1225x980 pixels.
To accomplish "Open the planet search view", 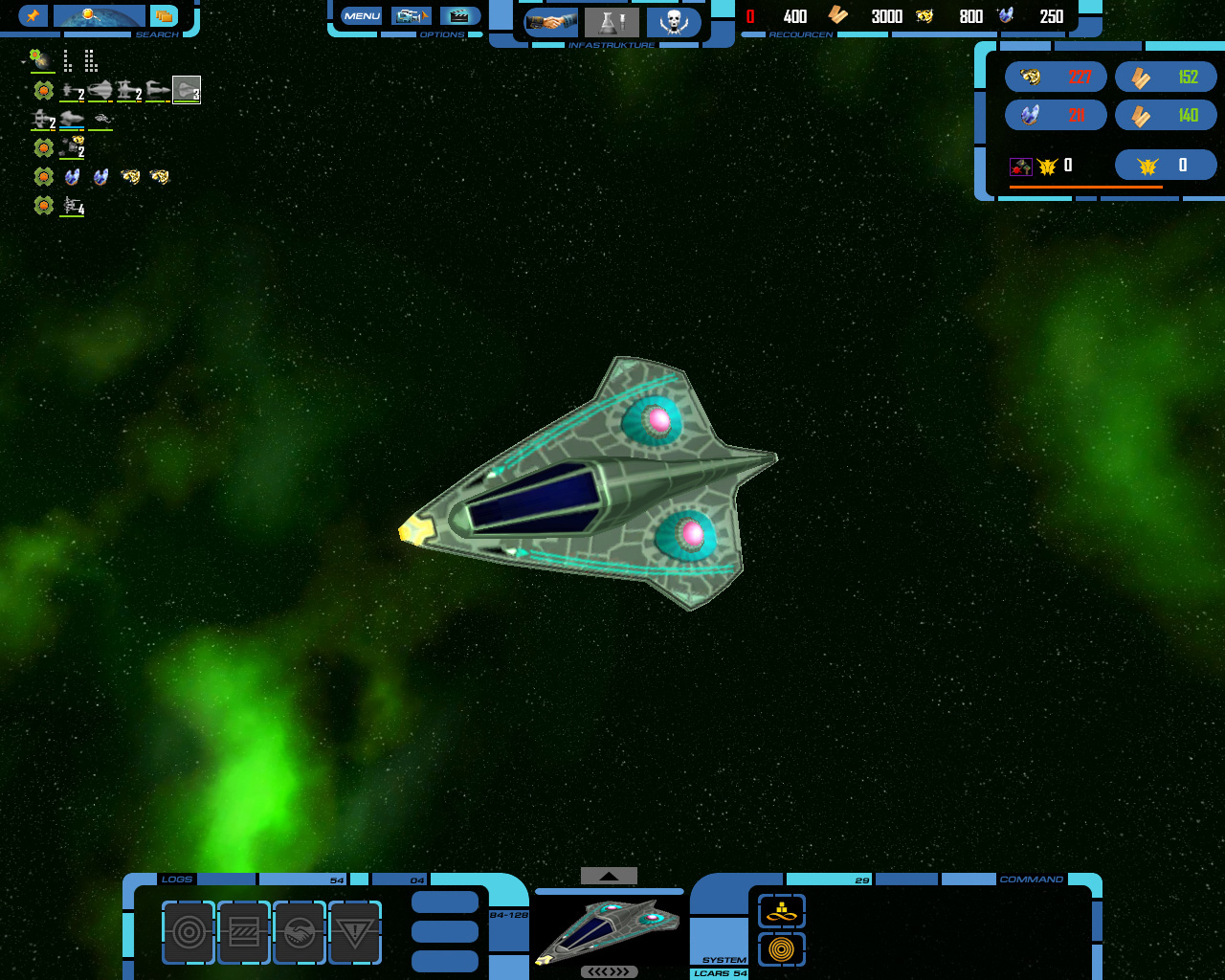I will [100, 16].
